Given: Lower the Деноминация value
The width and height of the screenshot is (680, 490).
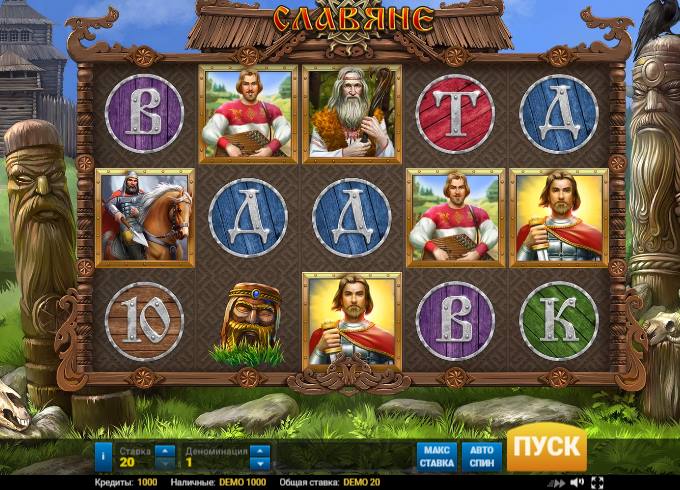Looking at the screenshot, I should (261, 463).
